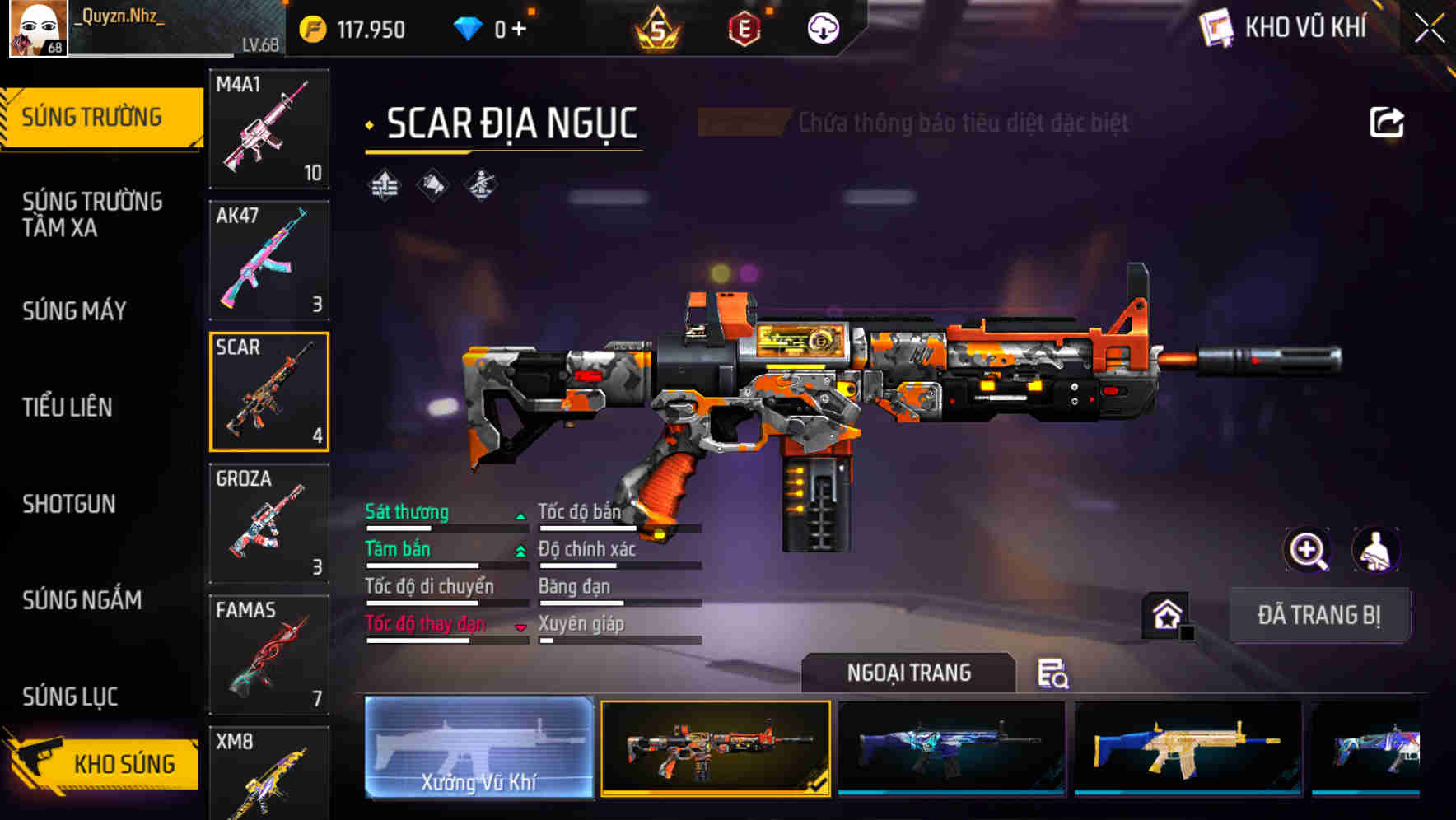
Task: Select the SÚNG TRƯỜNG TẦM XA category
Action: point(91,216)
